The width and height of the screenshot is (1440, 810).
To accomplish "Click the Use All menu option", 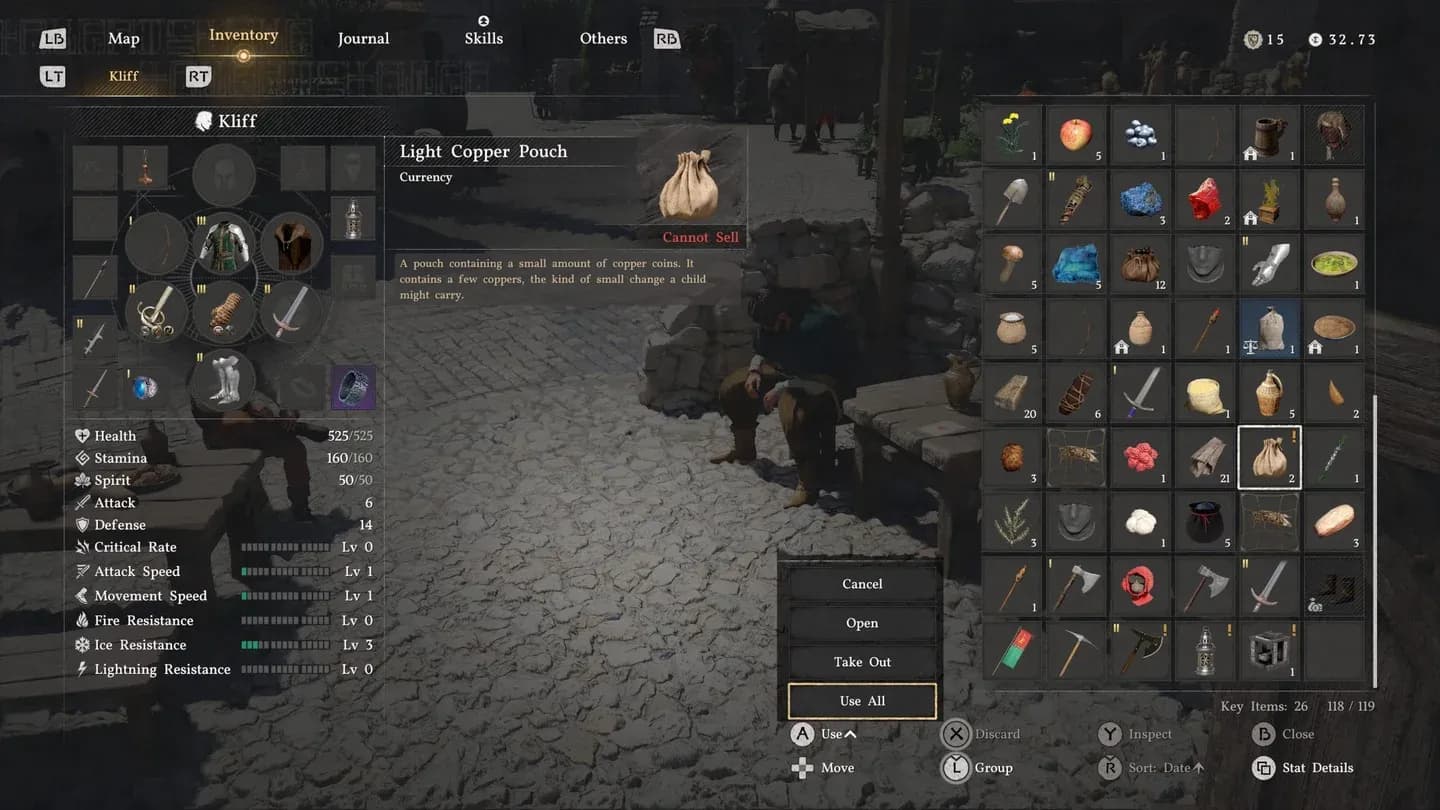I will [861, 700].
